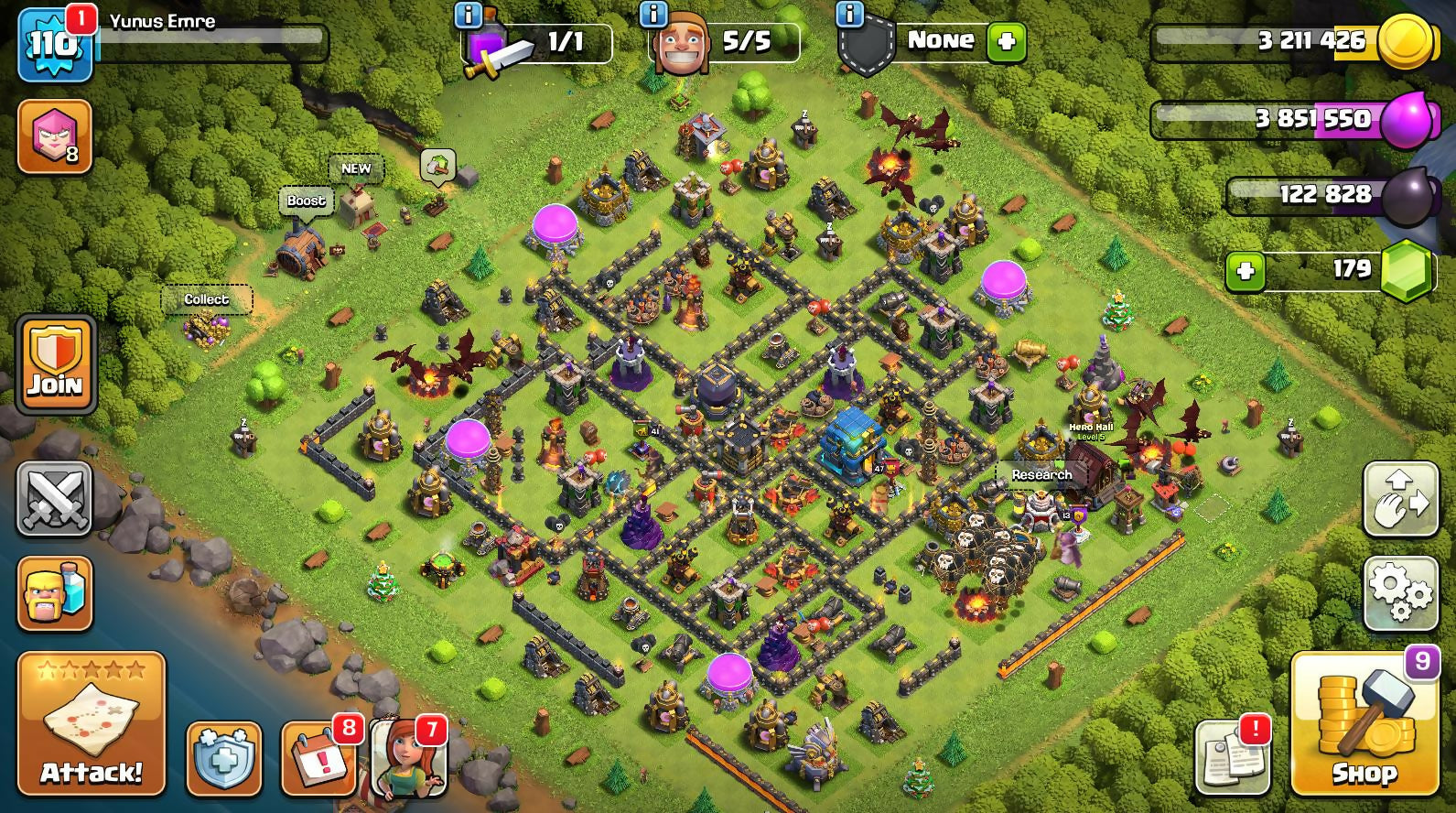This screenshot has width=1456, height=813.
Task: Click the level 110 experience badge
Action: pyautogui.click(x=55, y=44)
